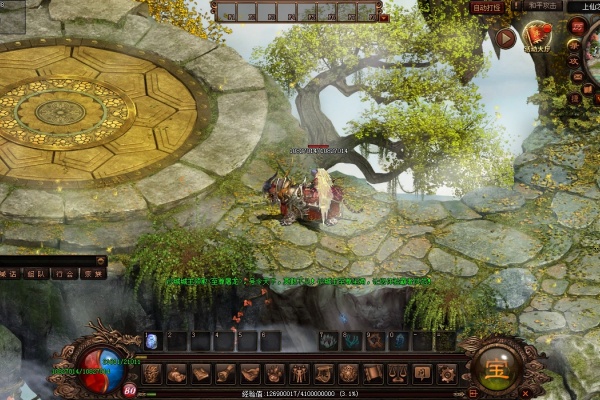Open the 家族 family chat tab
This screenshot has height=400, width=600.
pyautogui.click(x=93, y=273)
